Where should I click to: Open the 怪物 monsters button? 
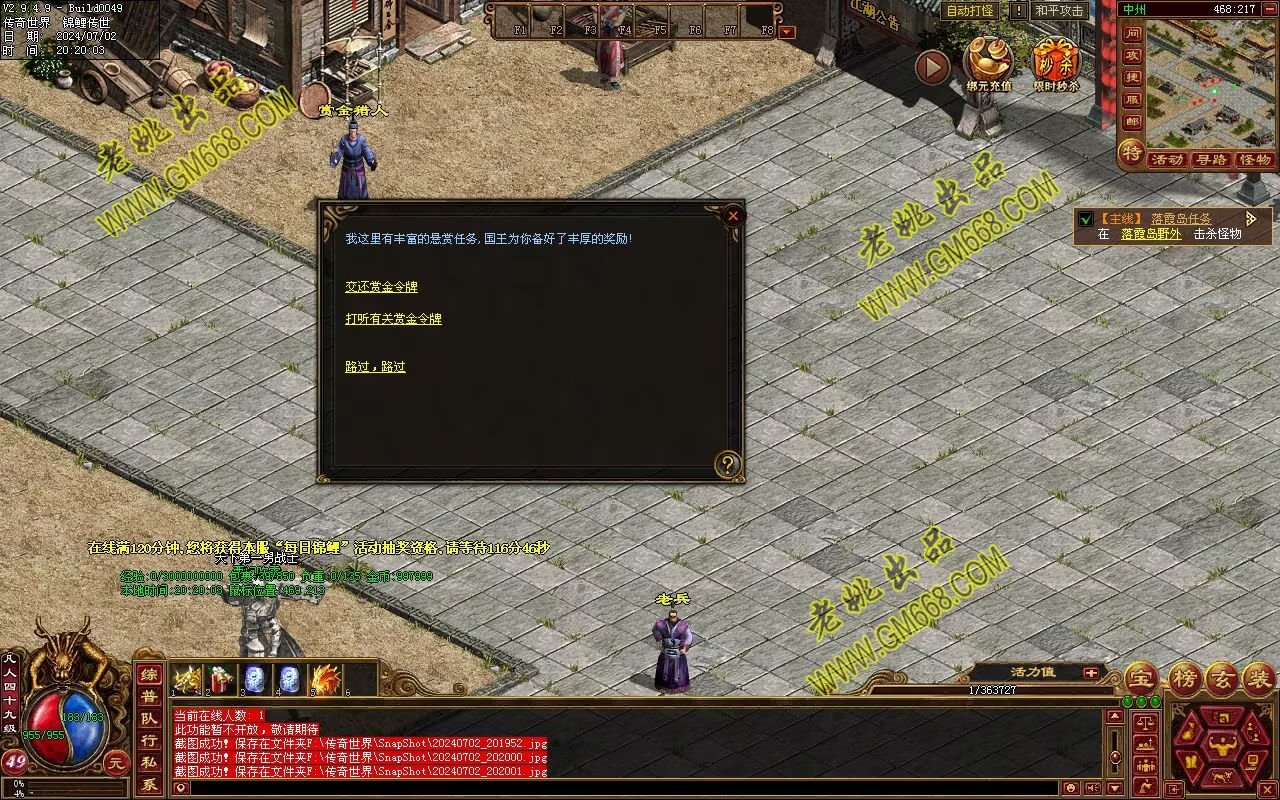1255,160
